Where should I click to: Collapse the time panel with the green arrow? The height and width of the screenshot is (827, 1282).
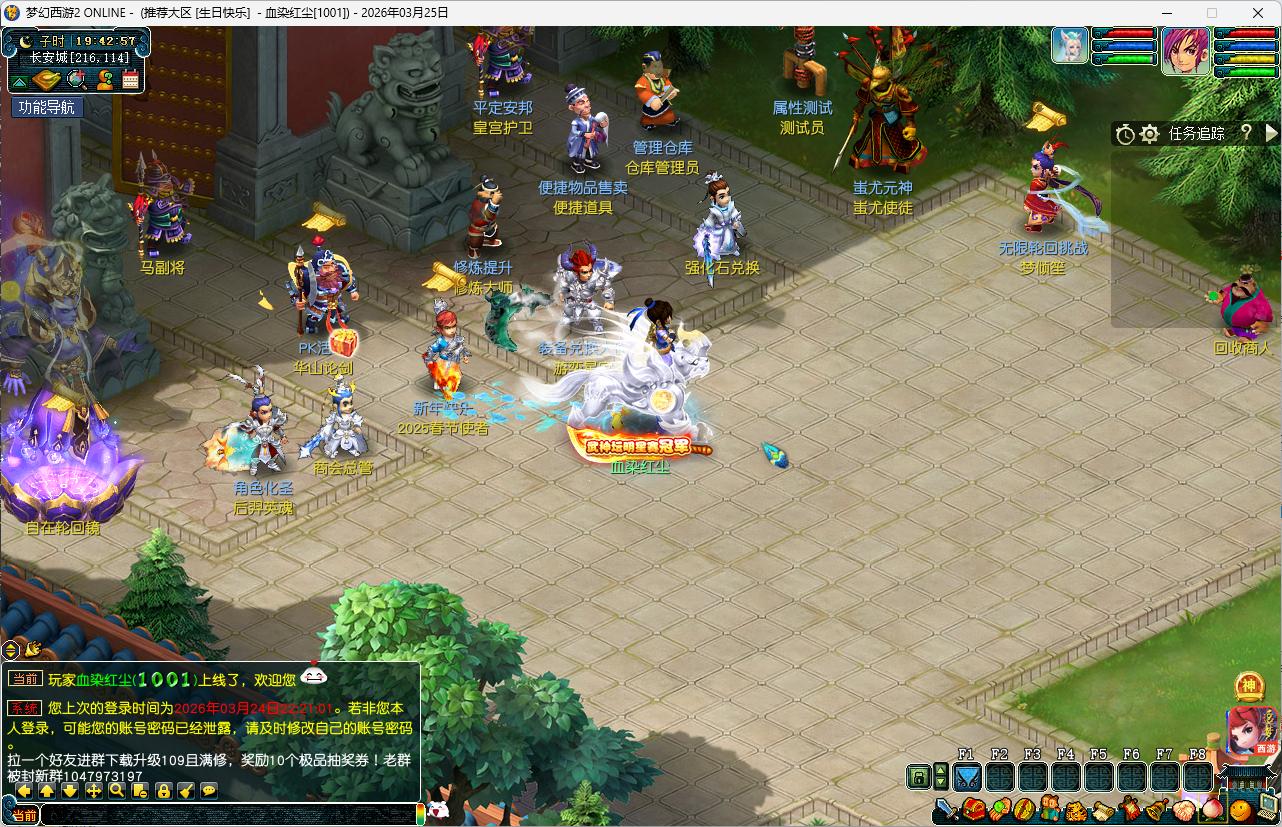pyautogui.click(x=19, y=81)
